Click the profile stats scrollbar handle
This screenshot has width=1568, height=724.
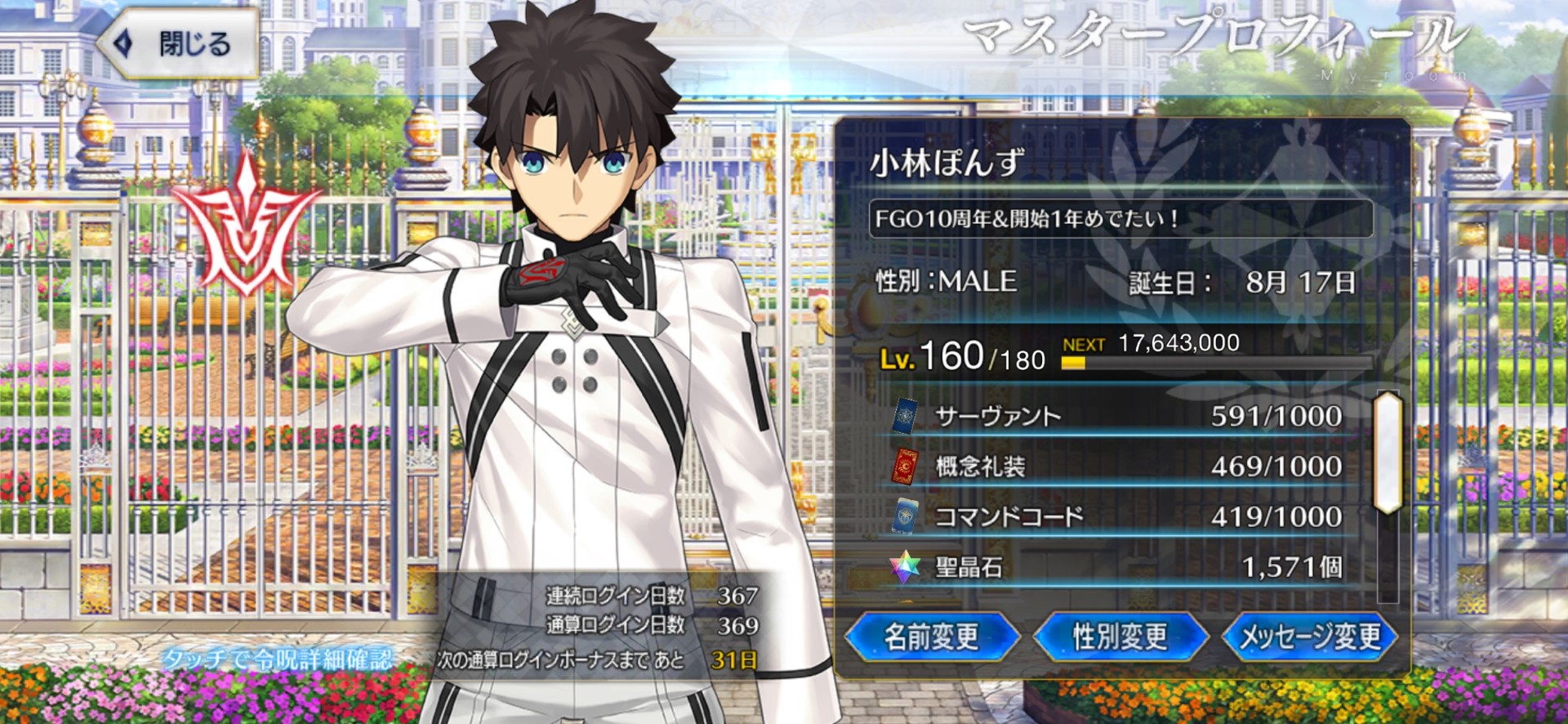pyautogui.click(x=1388, y=453)
